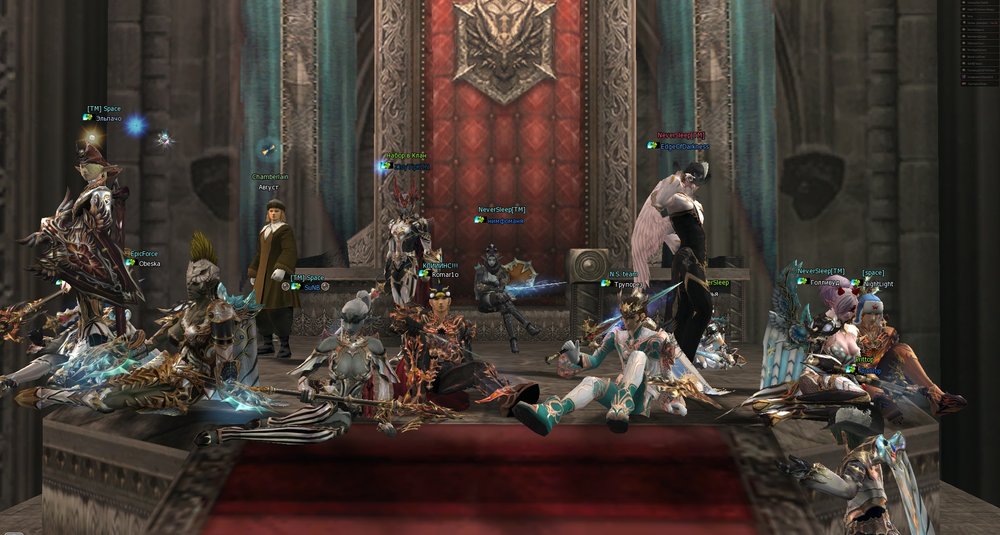Select the Chamberlain NPC nameplate

(270, 177)
